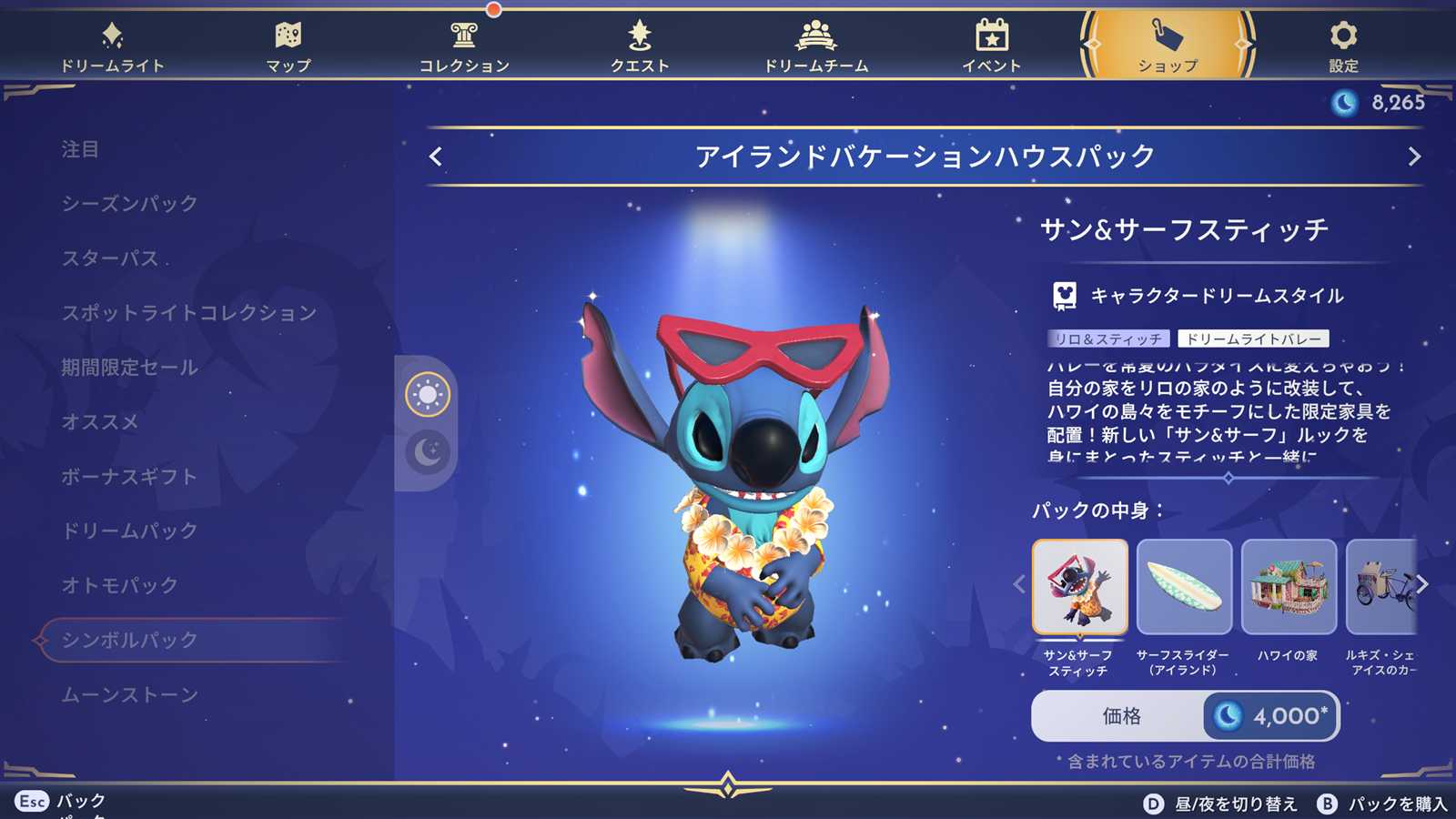Viewport: 1456px width, 819px height.
Task: Select the ドリームパック category
Action: coord(129,531)
